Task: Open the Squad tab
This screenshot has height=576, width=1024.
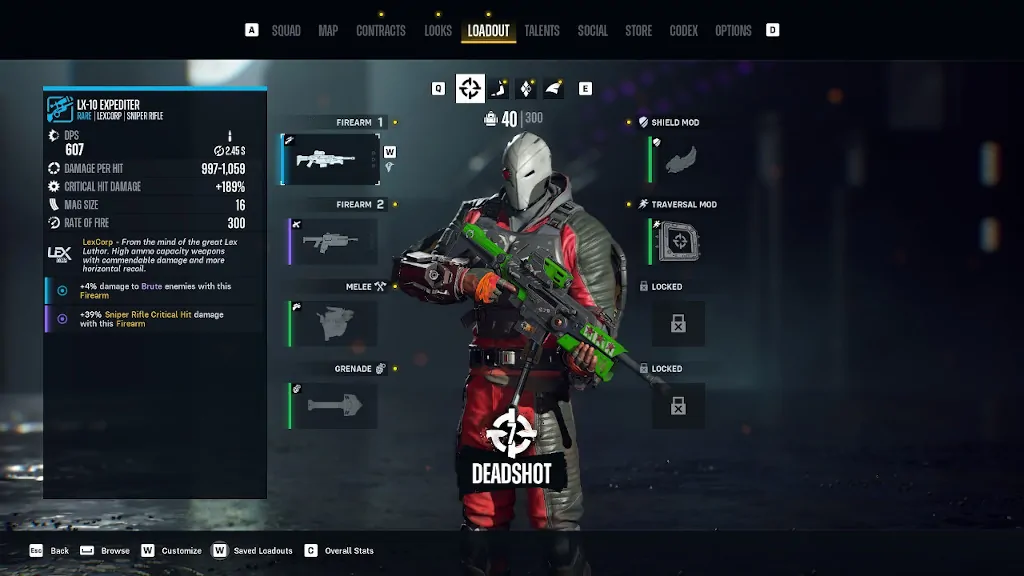Action: (286, 31)
